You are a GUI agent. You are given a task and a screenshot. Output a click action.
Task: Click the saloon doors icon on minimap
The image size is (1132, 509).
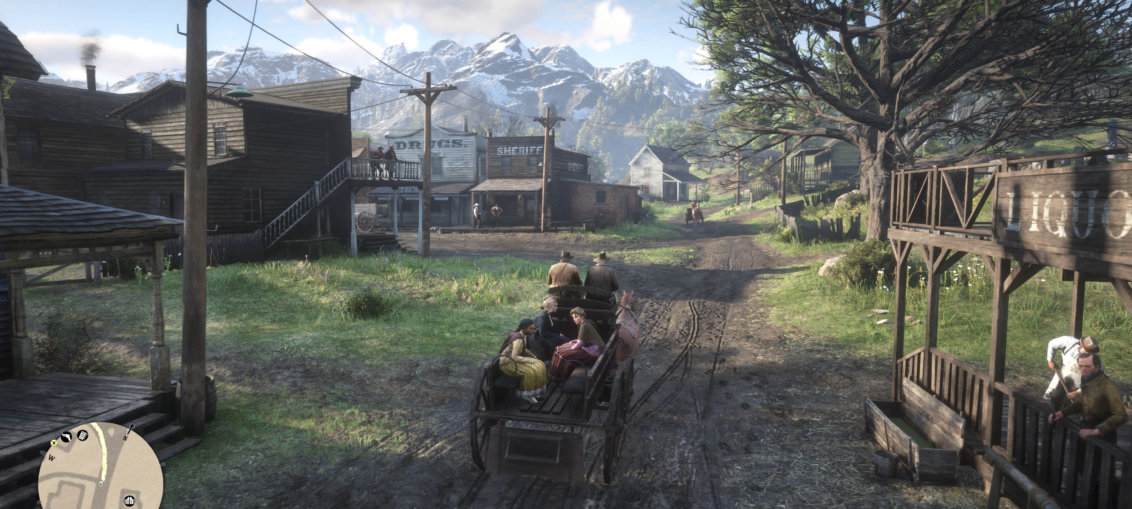(131, 499)
